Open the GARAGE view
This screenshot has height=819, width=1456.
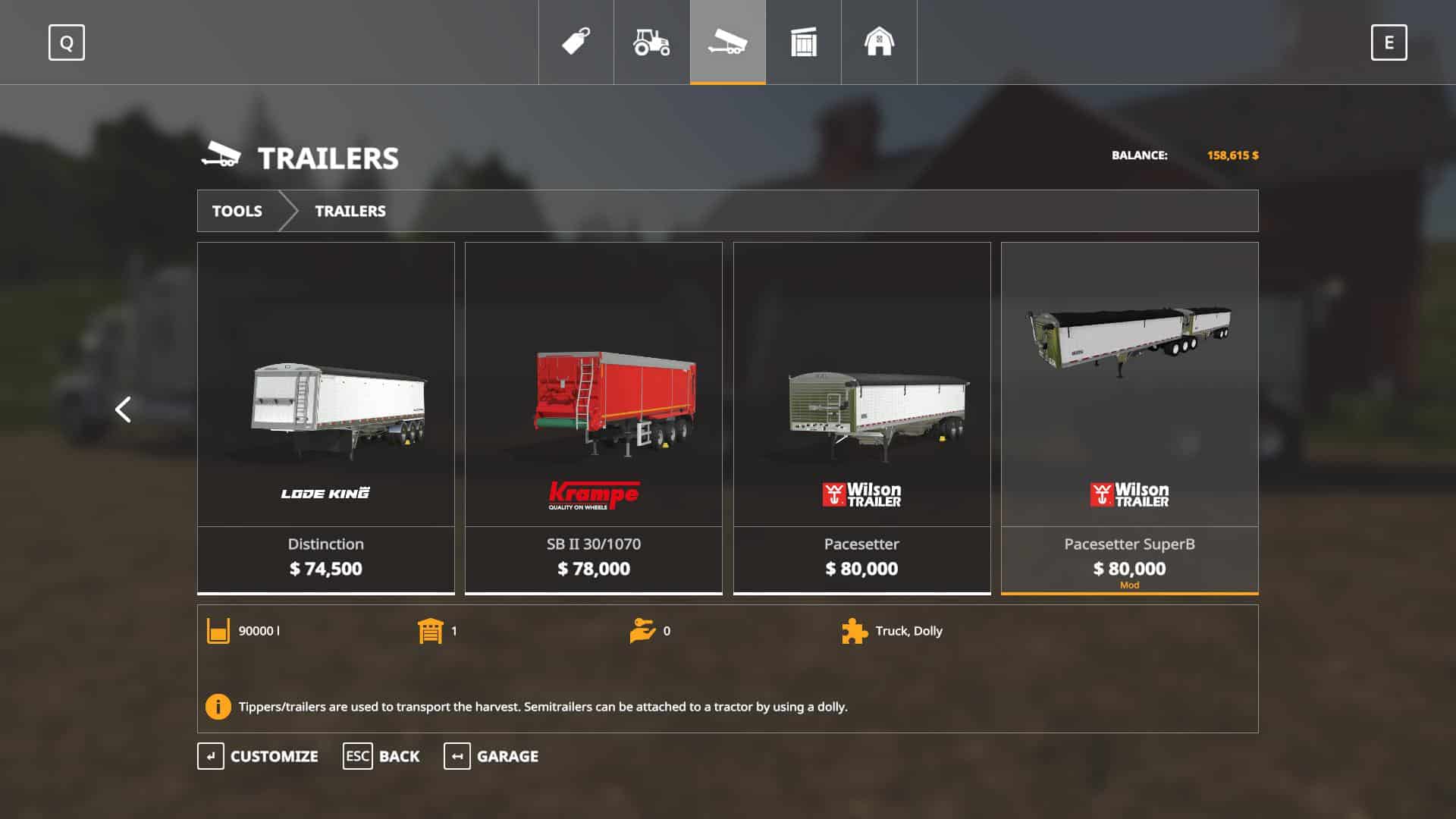click(491, 756)
